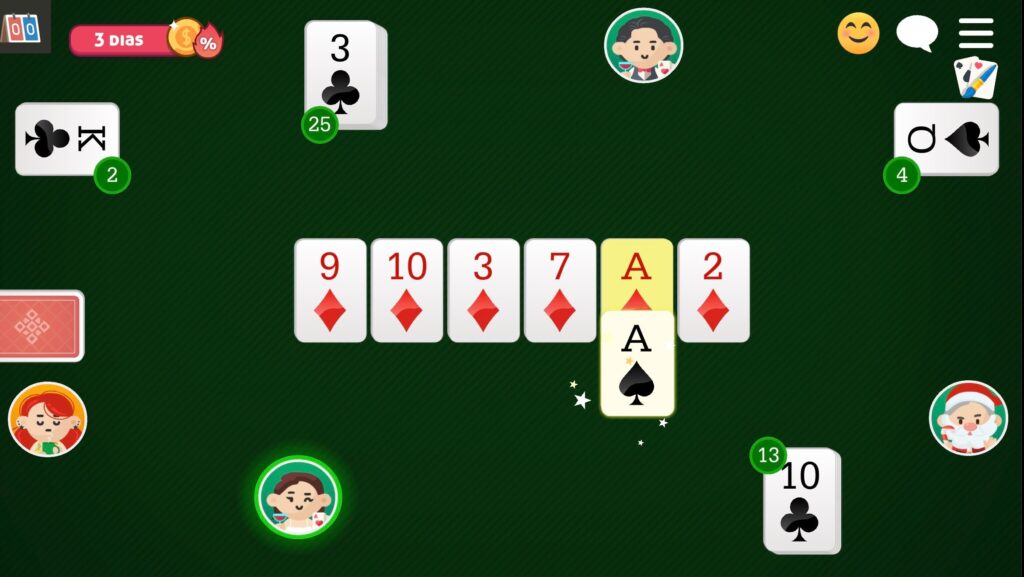This screenshot has width=1024, height=577.
Task: Open the card deck customization icon
Action: [975, 78]
